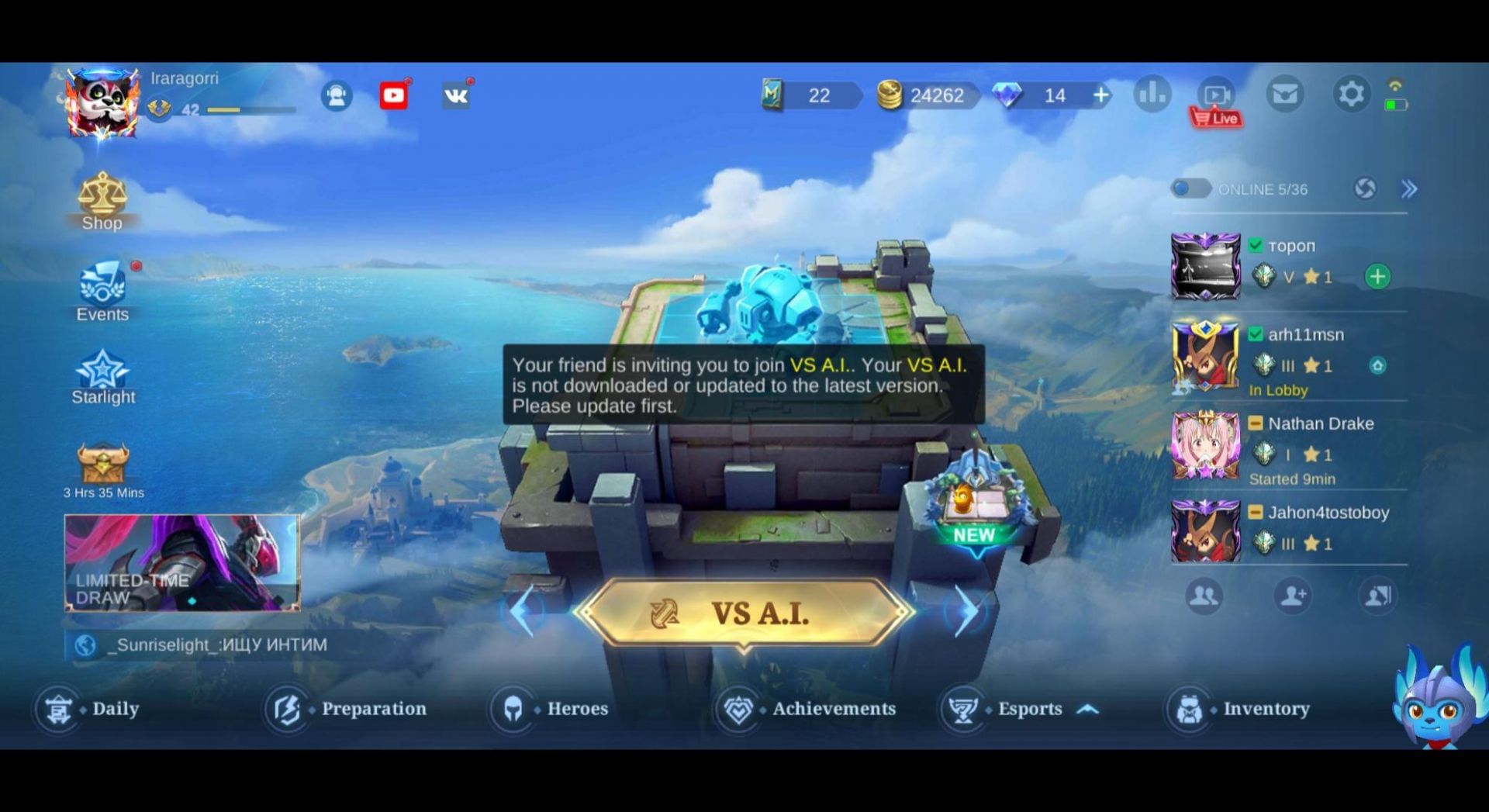
Task: Click the green checkmark next to arh11msn
Action: [x=1256, y=333]
